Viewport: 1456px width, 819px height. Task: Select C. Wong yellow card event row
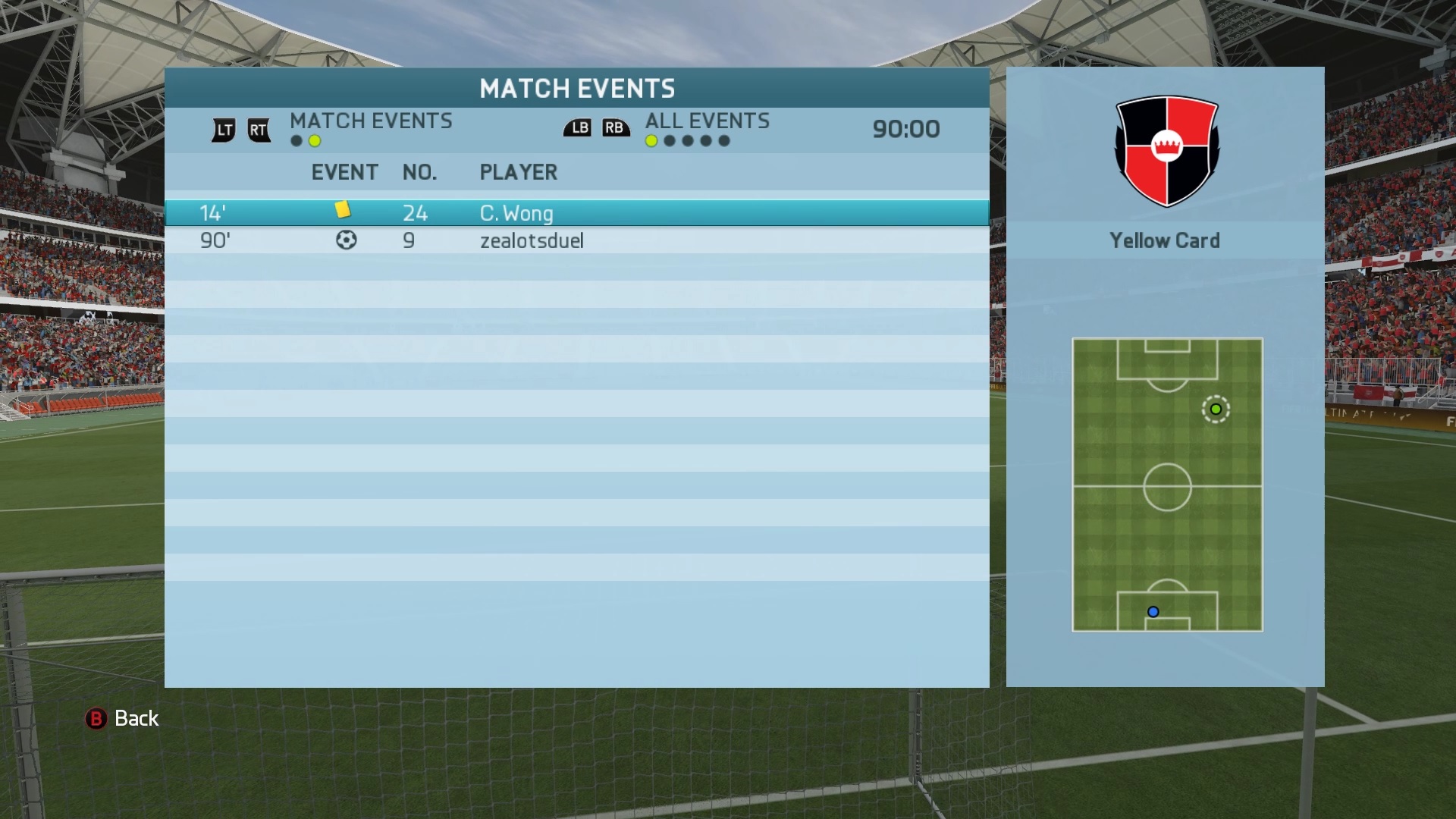[x=576, y=213]
